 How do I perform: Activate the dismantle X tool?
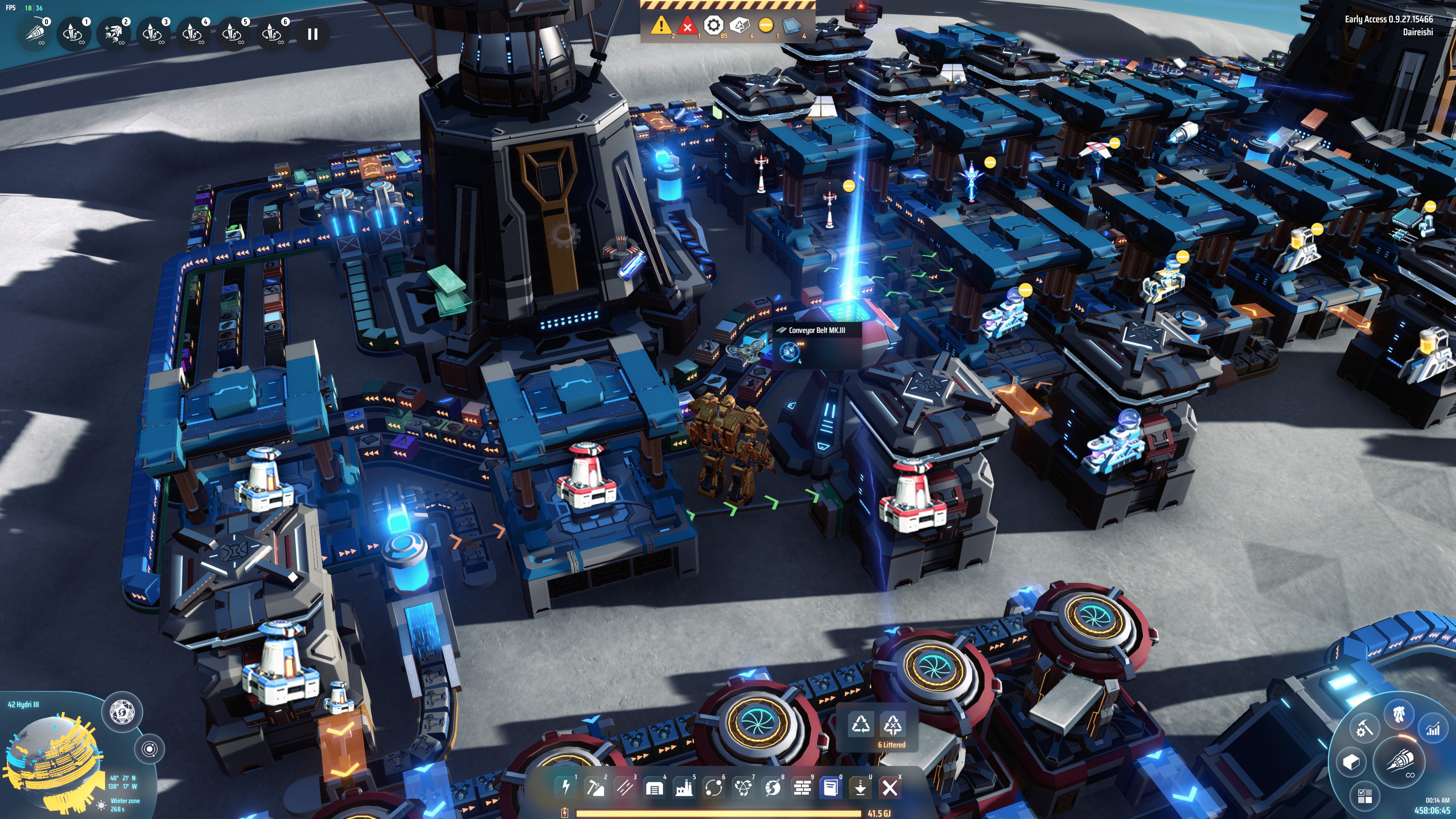[x=890, y=787]
